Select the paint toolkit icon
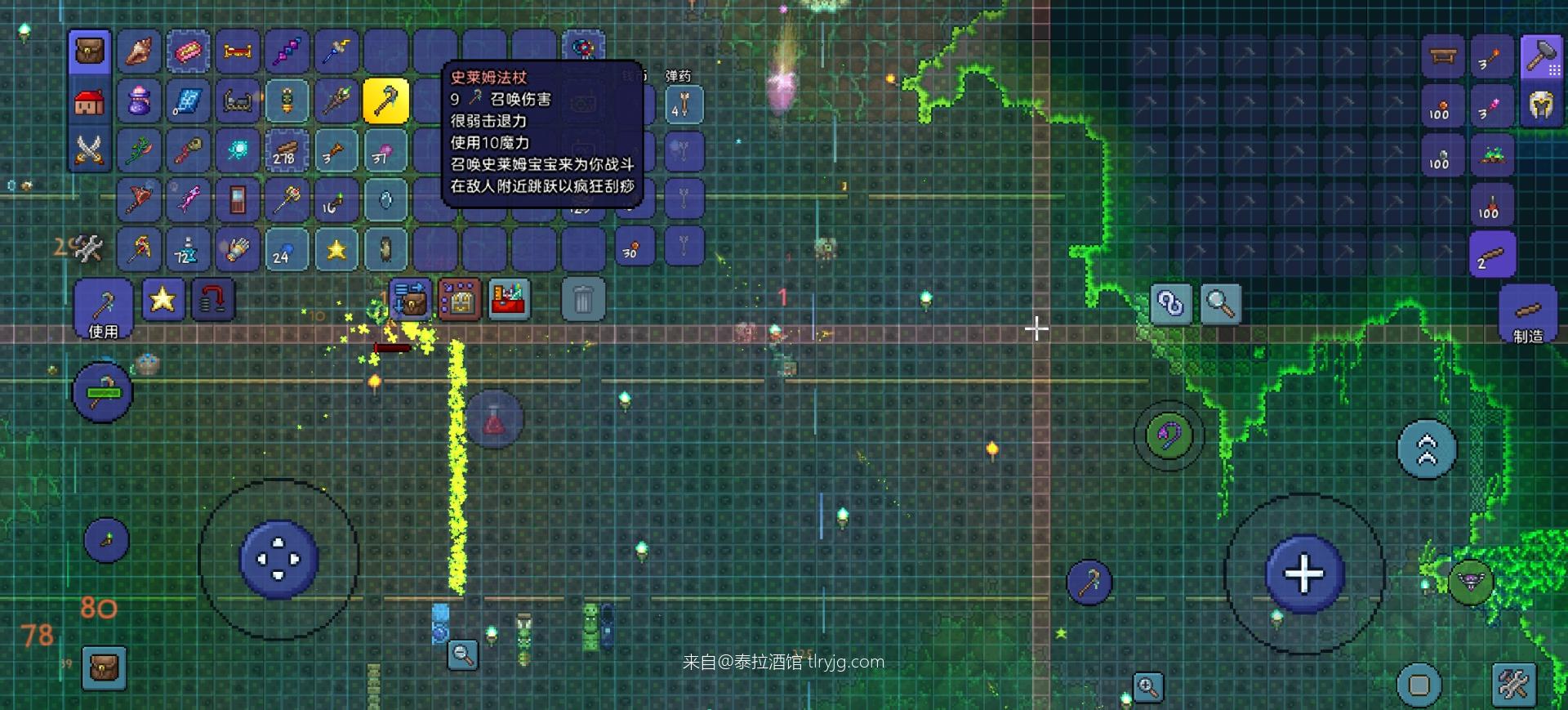The image size is (1568, 710). pos(509,299)
